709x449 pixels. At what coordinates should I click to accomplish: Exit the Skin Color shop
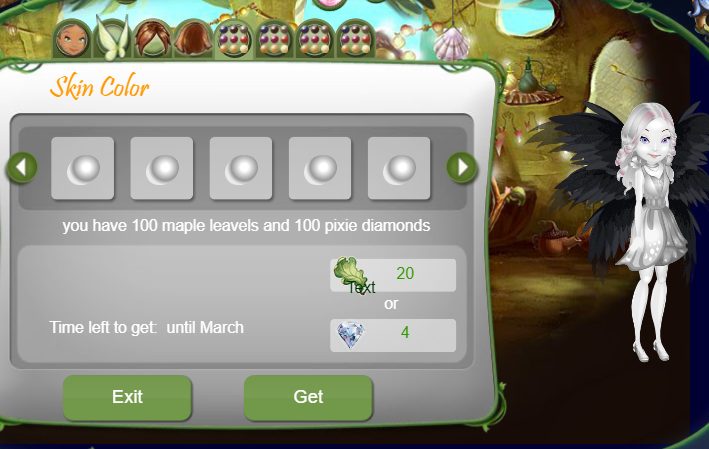click(x=127, y=397)
